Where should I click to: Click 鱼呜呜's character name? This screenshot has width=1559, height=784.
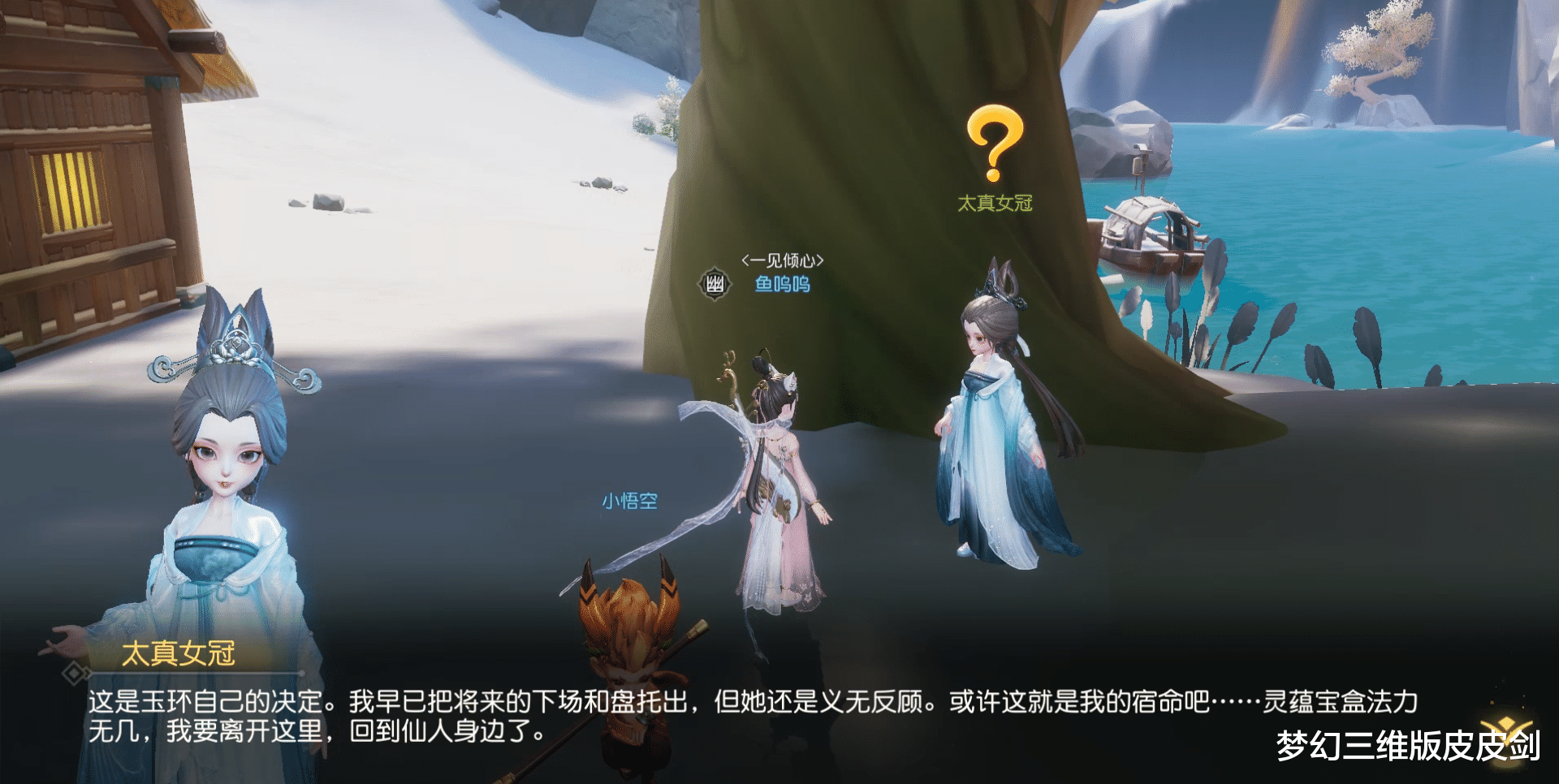point(784,284)
